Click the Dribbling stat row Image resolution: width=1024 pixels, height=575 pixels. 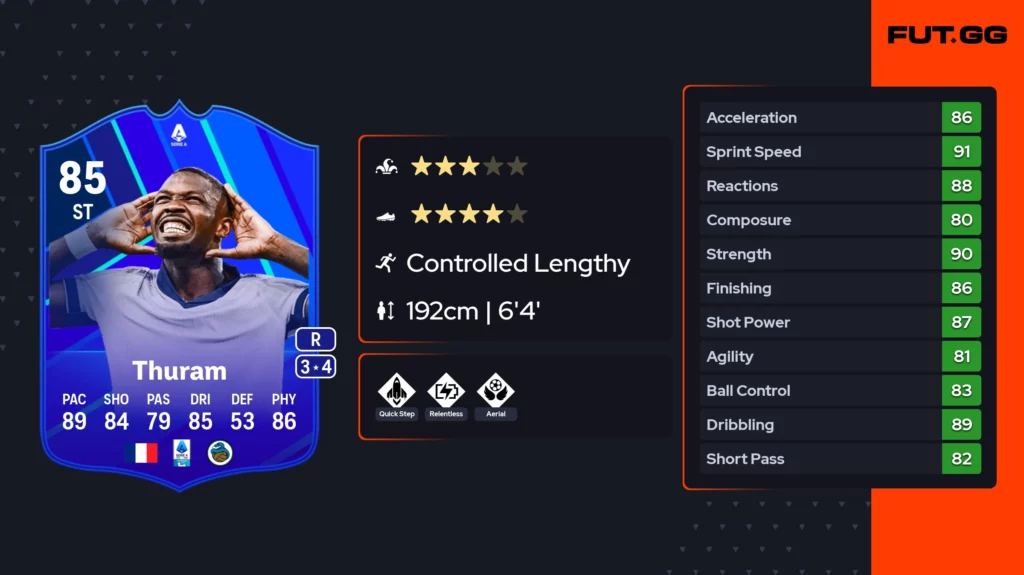(x=840, y=425)
